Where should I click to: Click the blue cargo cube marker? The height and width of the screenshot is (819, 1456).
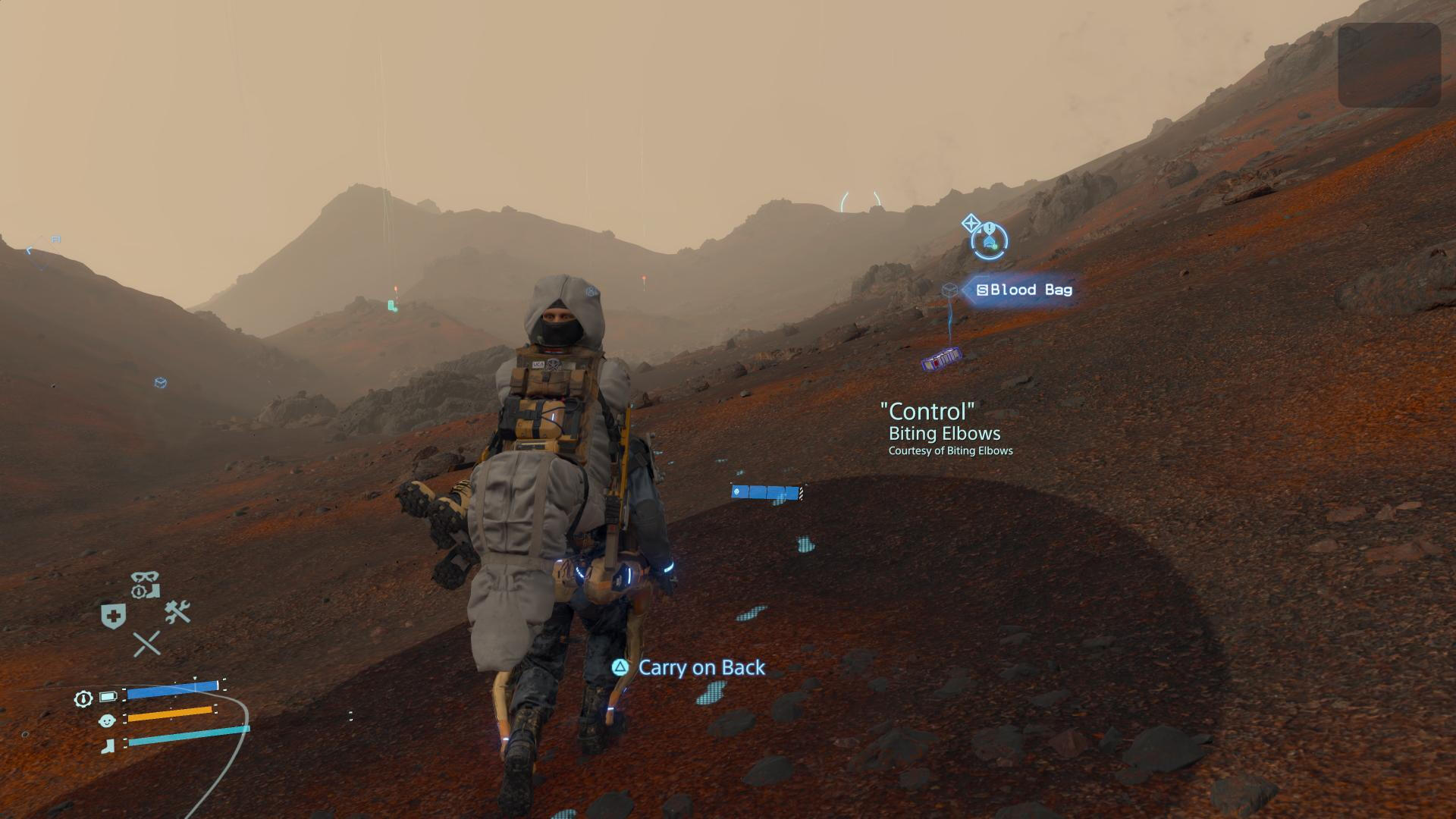[160, 383]
